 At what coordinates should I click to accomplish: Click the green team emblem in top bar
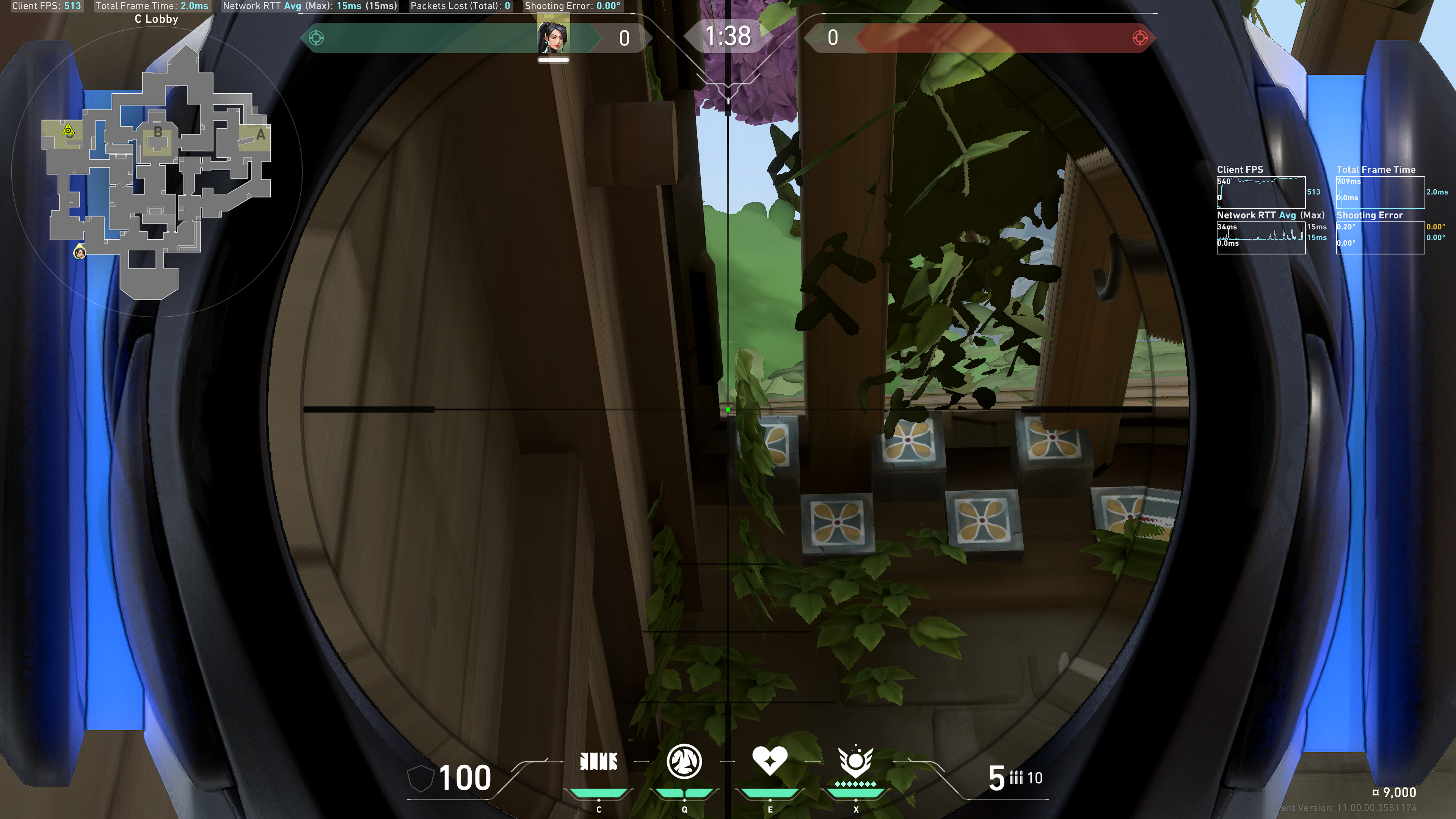(x=317, y=38)
